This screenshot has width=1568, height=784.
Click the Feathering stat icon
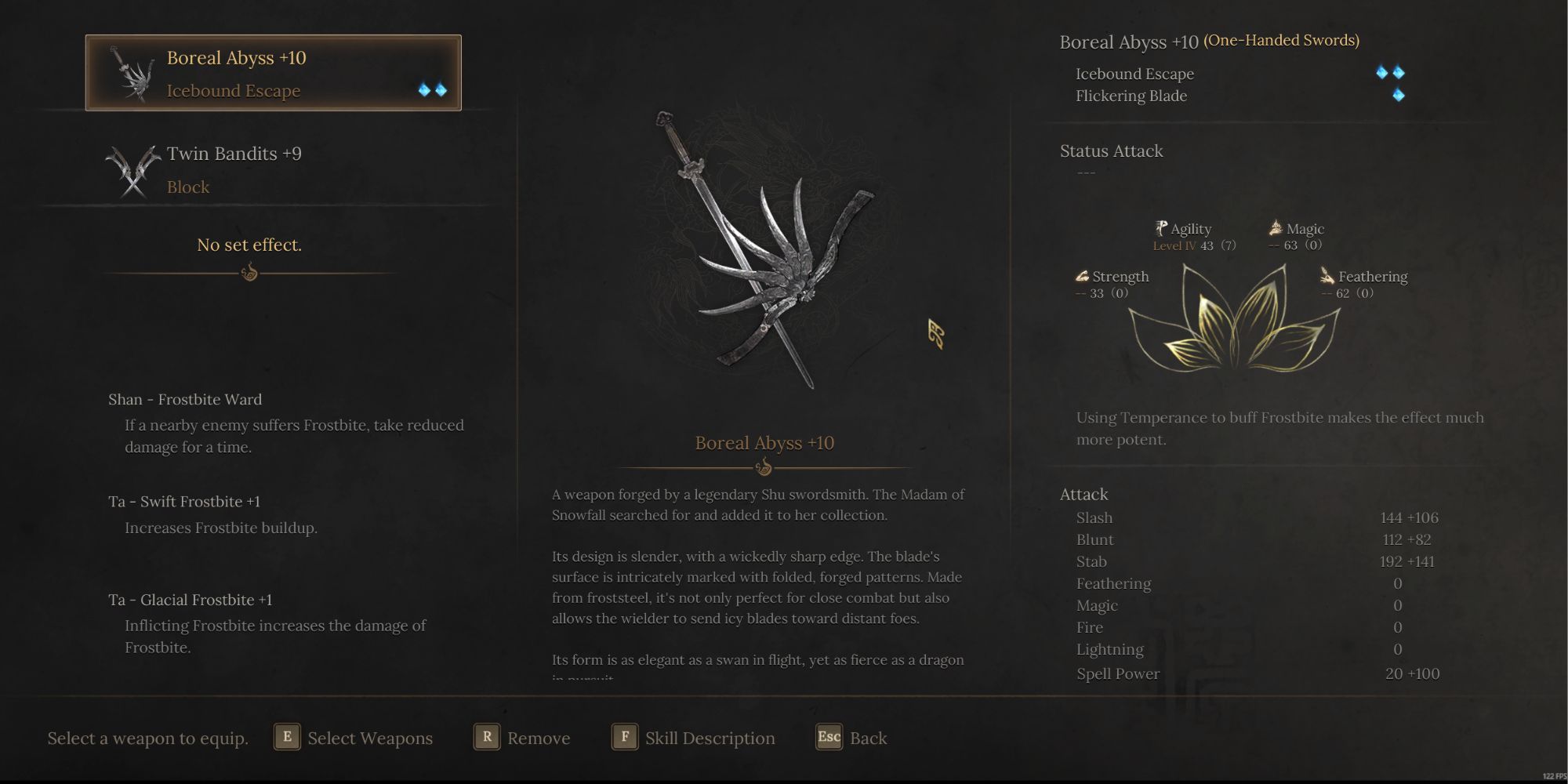pos(1327,276)
